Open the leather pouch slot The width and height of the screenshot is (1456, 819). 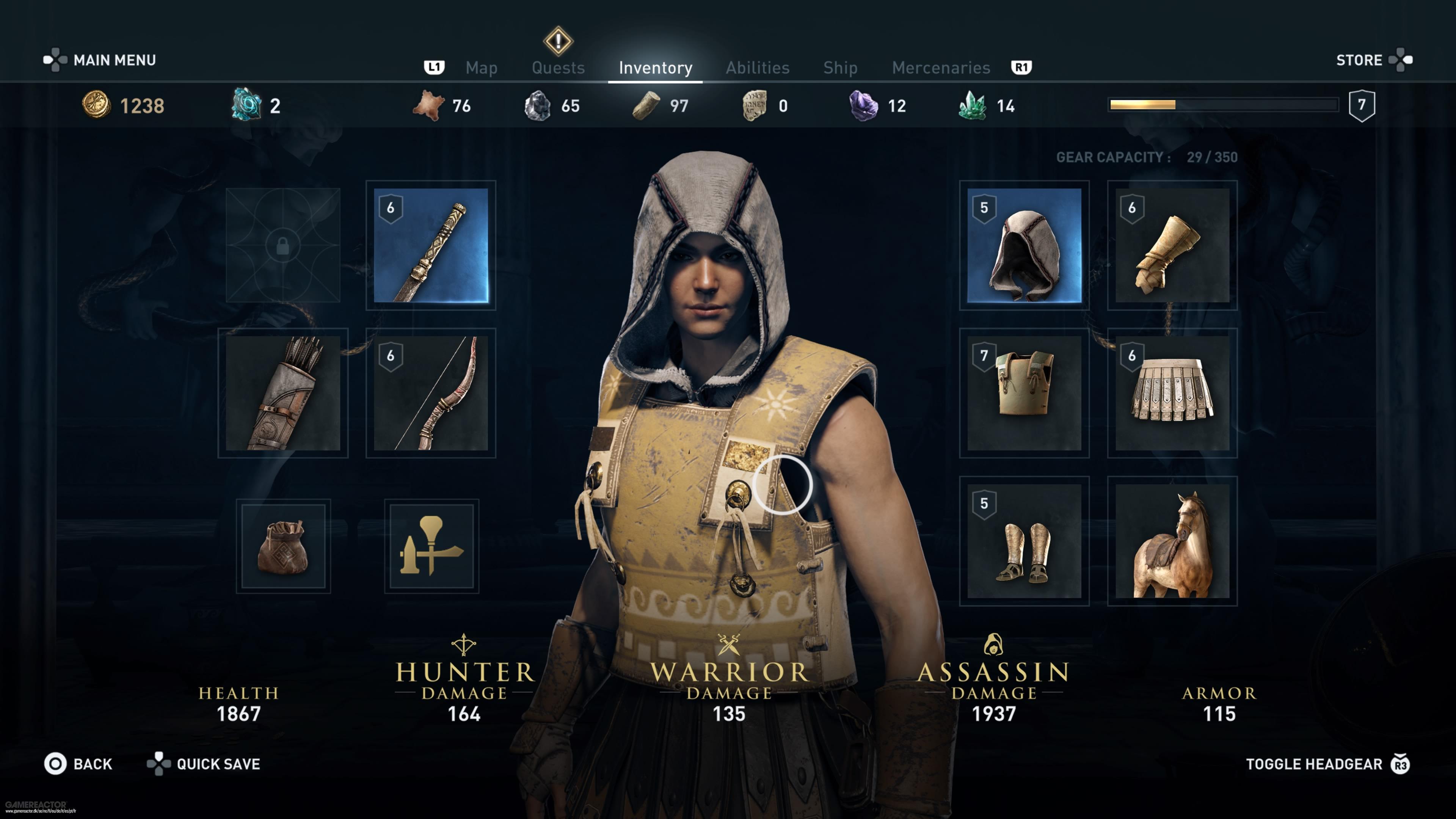282,546
